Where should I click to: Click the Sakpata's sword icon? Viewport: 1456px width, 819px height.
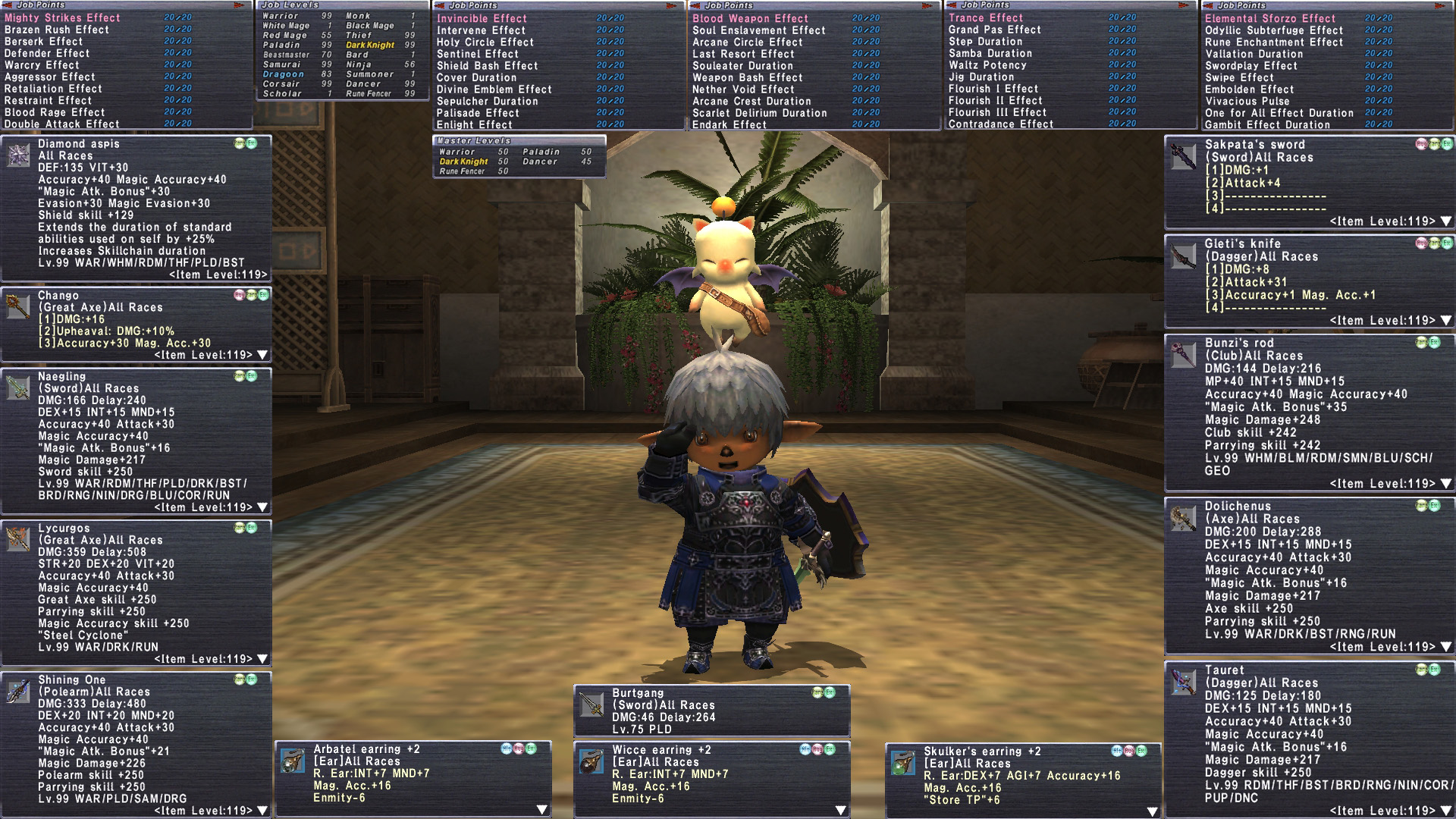[x=1183, y=156]
